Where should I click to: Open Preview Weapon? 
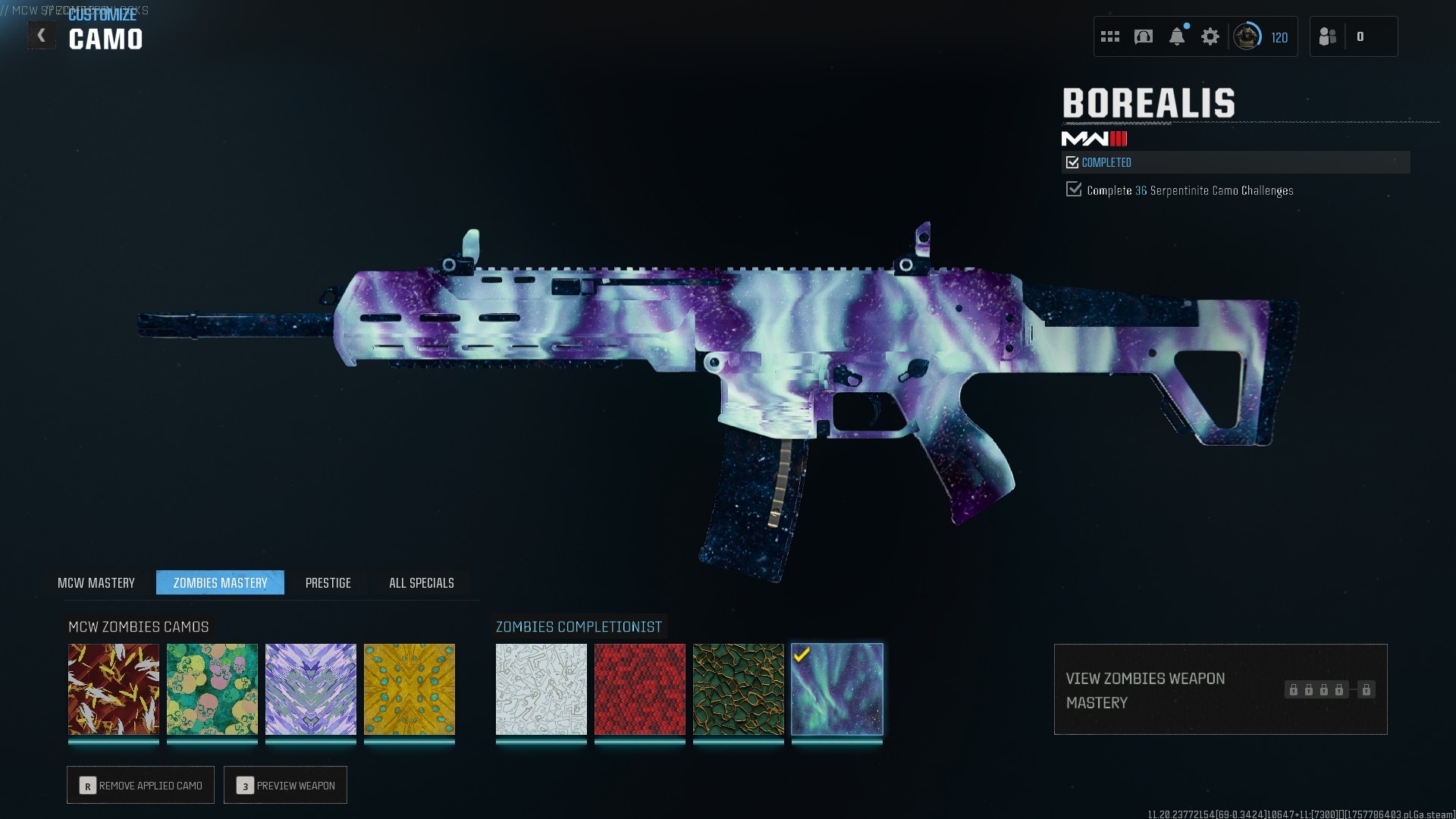coord(285,785)
